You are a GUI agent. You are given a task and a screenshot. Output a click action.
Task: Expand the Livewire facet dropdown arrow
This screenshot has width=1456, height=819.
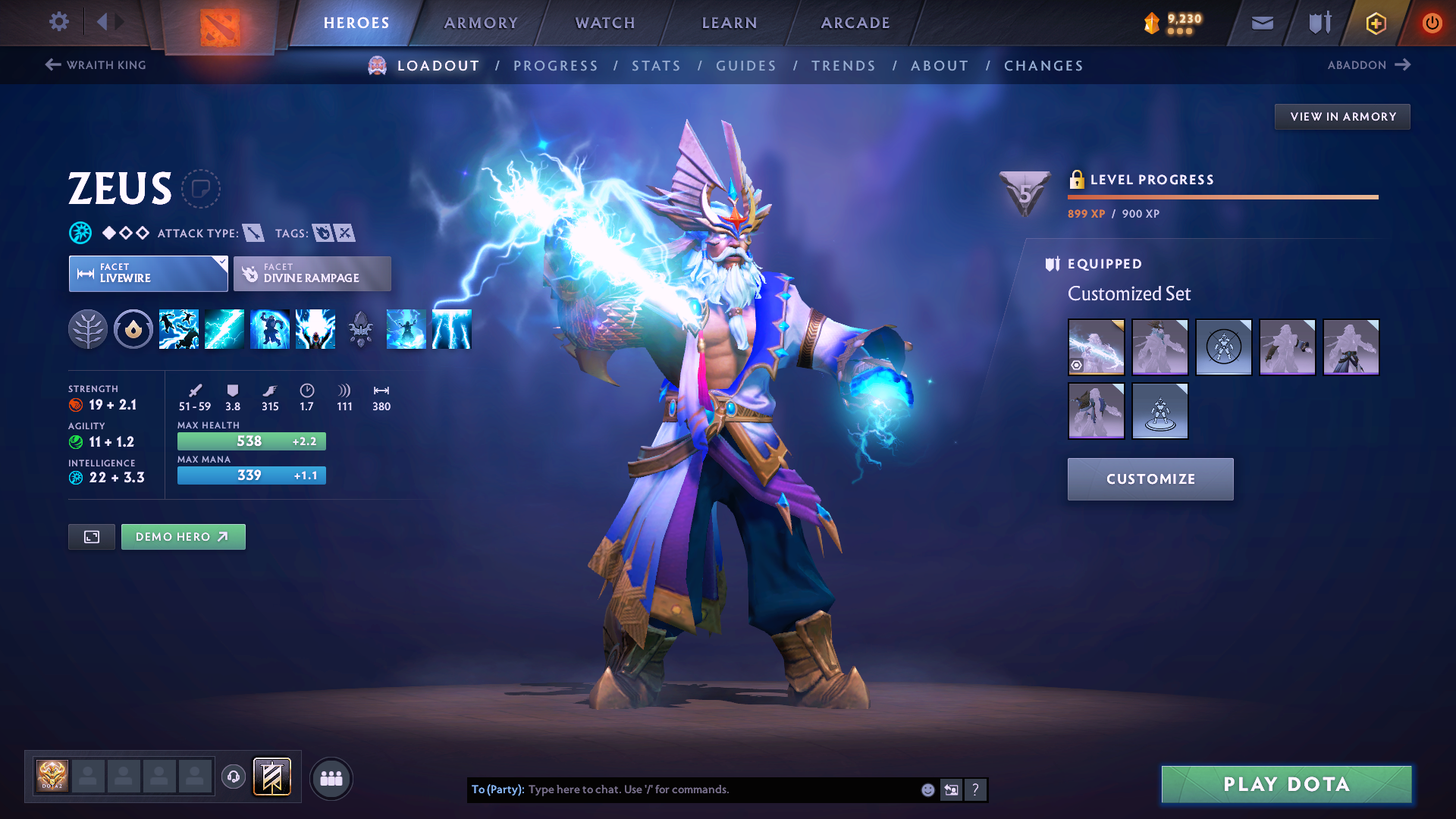[219, 264]
